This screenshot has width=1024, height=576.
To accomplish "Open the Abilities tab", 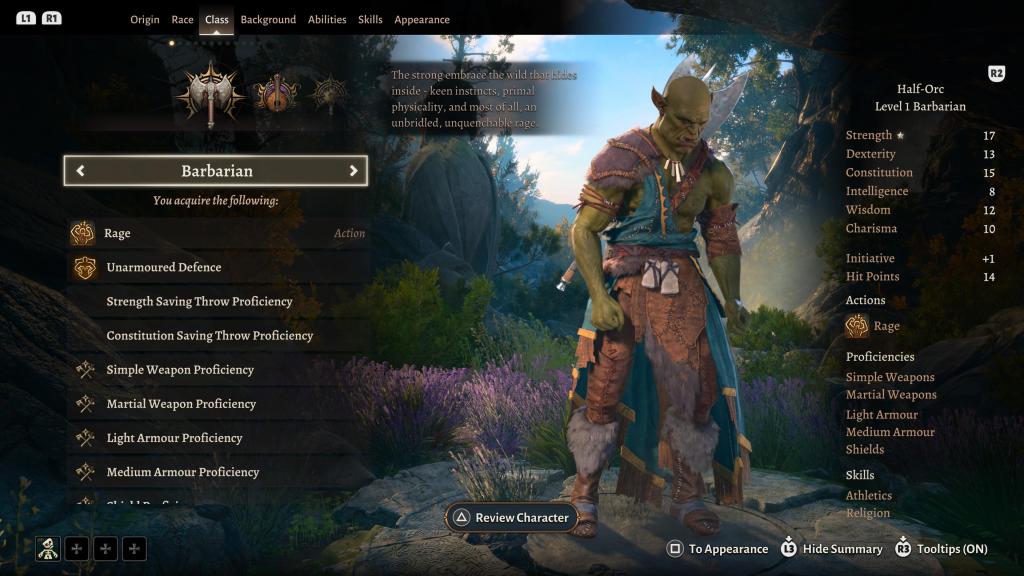I will click(x=327, y=20).
